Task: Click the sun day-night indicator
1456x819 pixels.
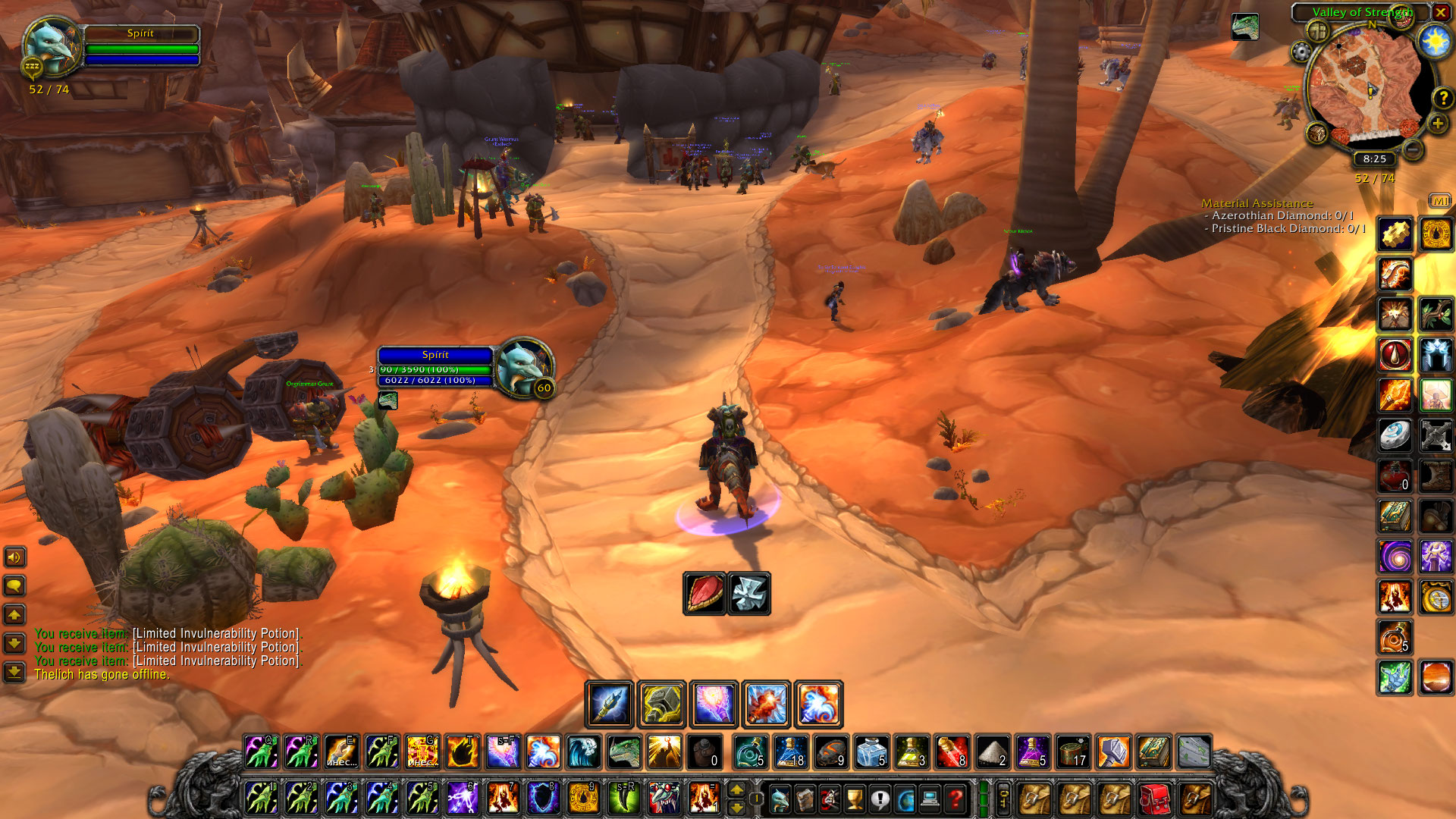Action: pos(1435,41)
